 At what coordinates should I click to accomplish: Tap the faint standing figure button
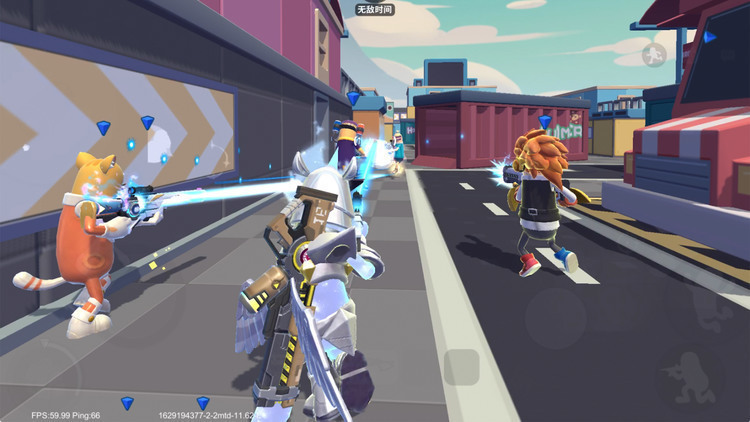pyautogui.click(x=714, y=311)
